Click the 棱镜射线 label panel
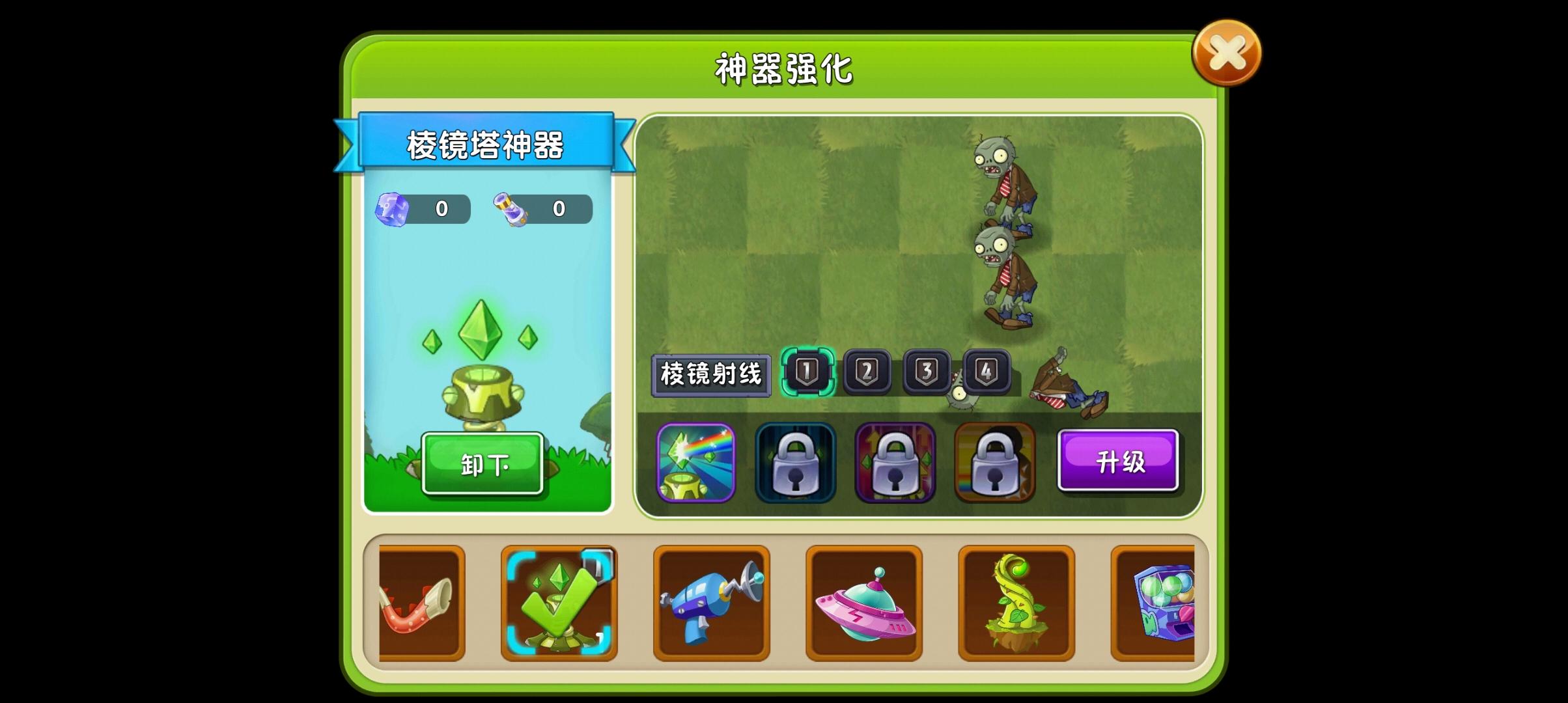Image resolution: width=1568 pixels, height=703 pixels. tap(712, 374)
